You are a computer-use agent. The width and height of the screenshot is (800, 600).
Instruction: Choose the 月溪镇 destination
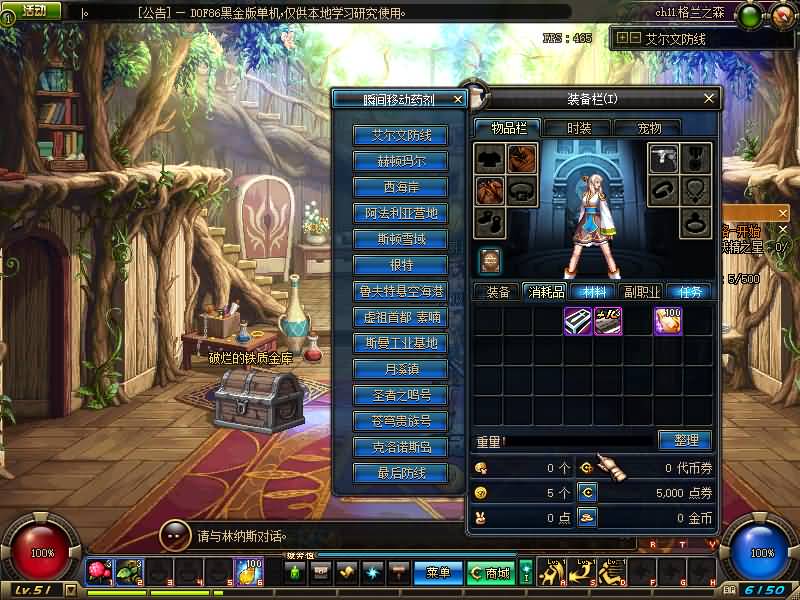(401, 369)
